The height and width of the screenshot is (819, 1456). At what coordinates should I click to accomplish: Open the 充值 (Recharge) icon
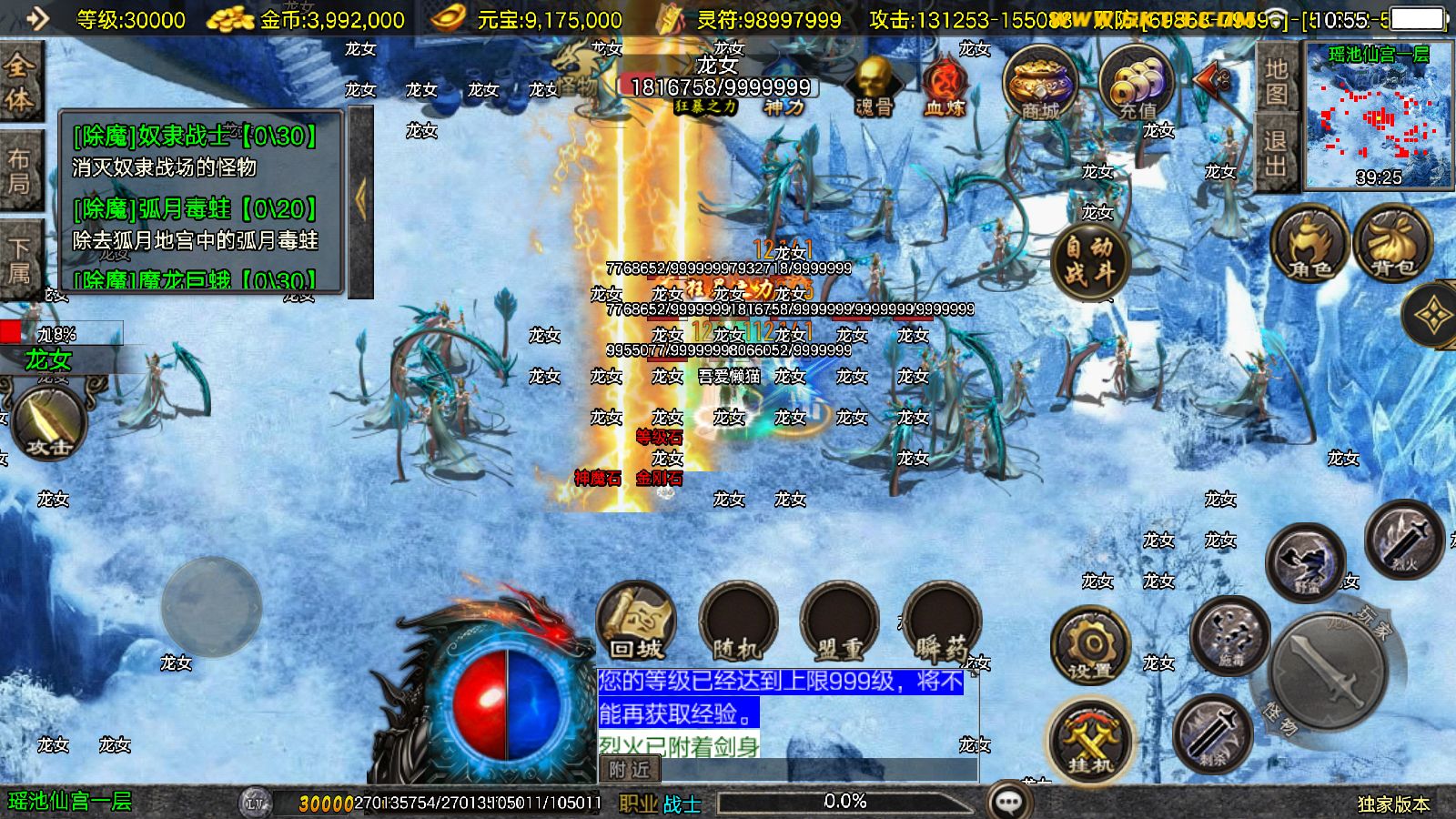(x=1136, y=86)
